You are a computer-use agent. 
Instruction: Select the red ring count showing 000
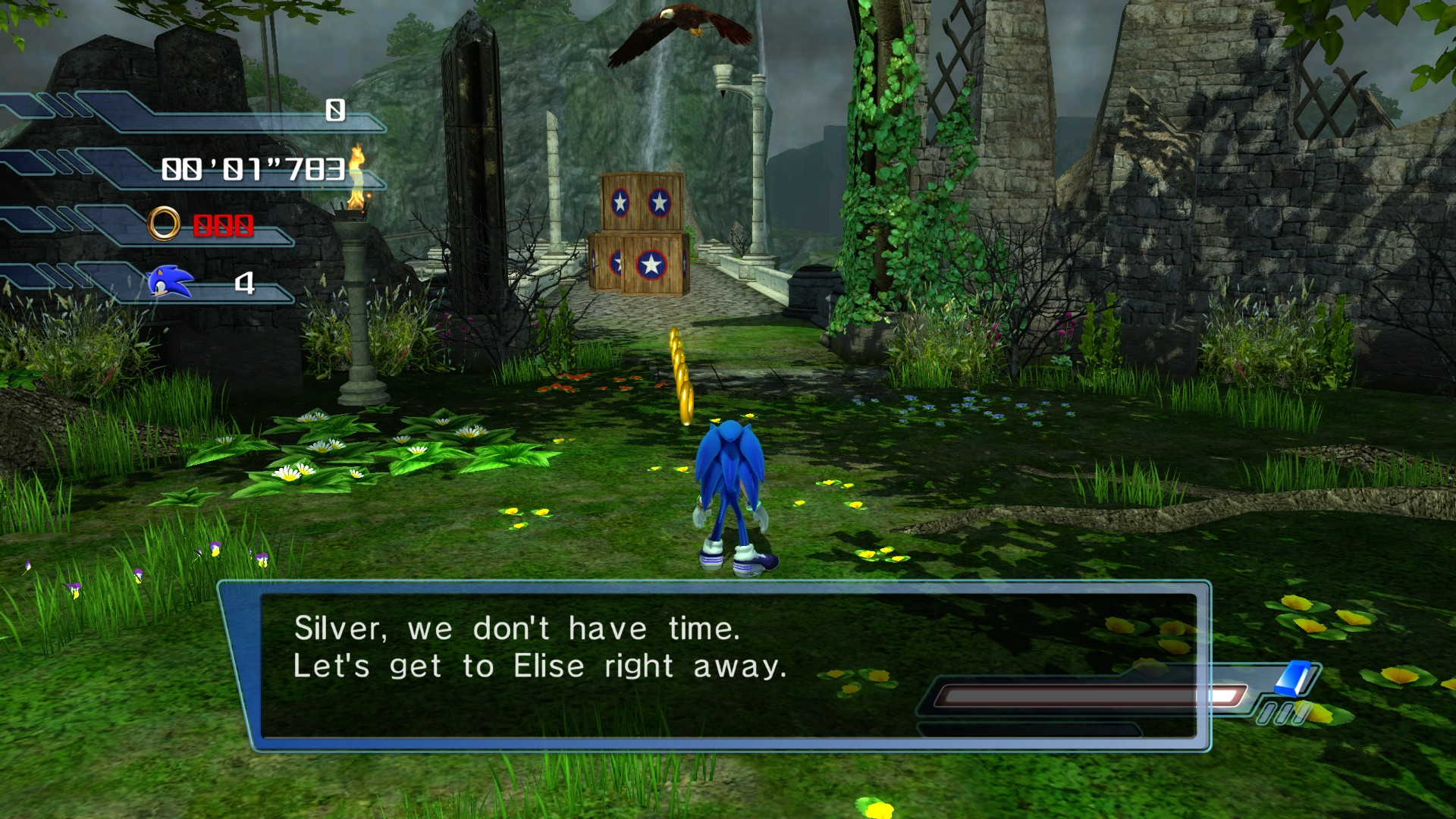pos(224,224)
